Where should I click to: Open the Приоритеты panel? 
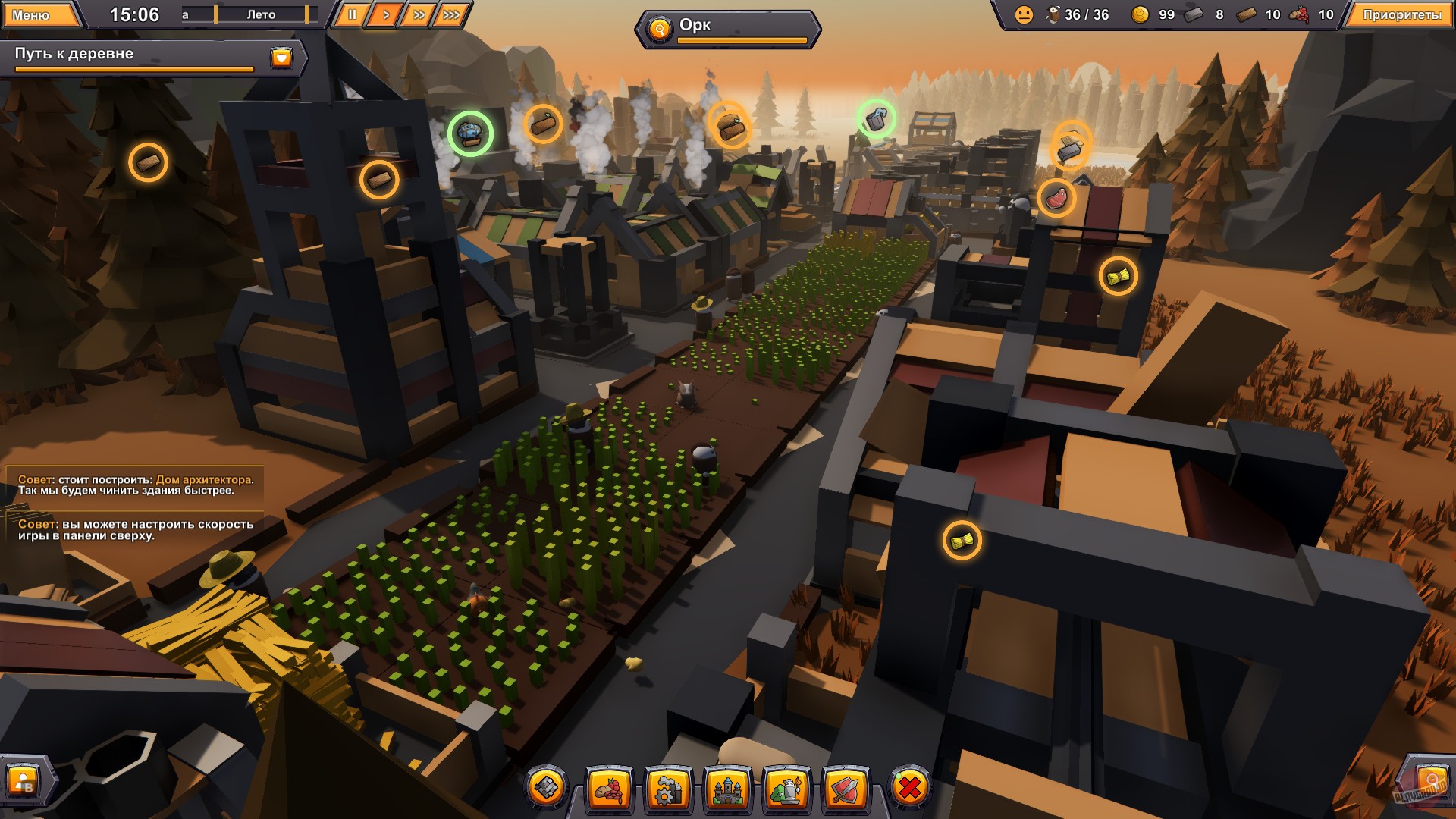[1401, 13]
